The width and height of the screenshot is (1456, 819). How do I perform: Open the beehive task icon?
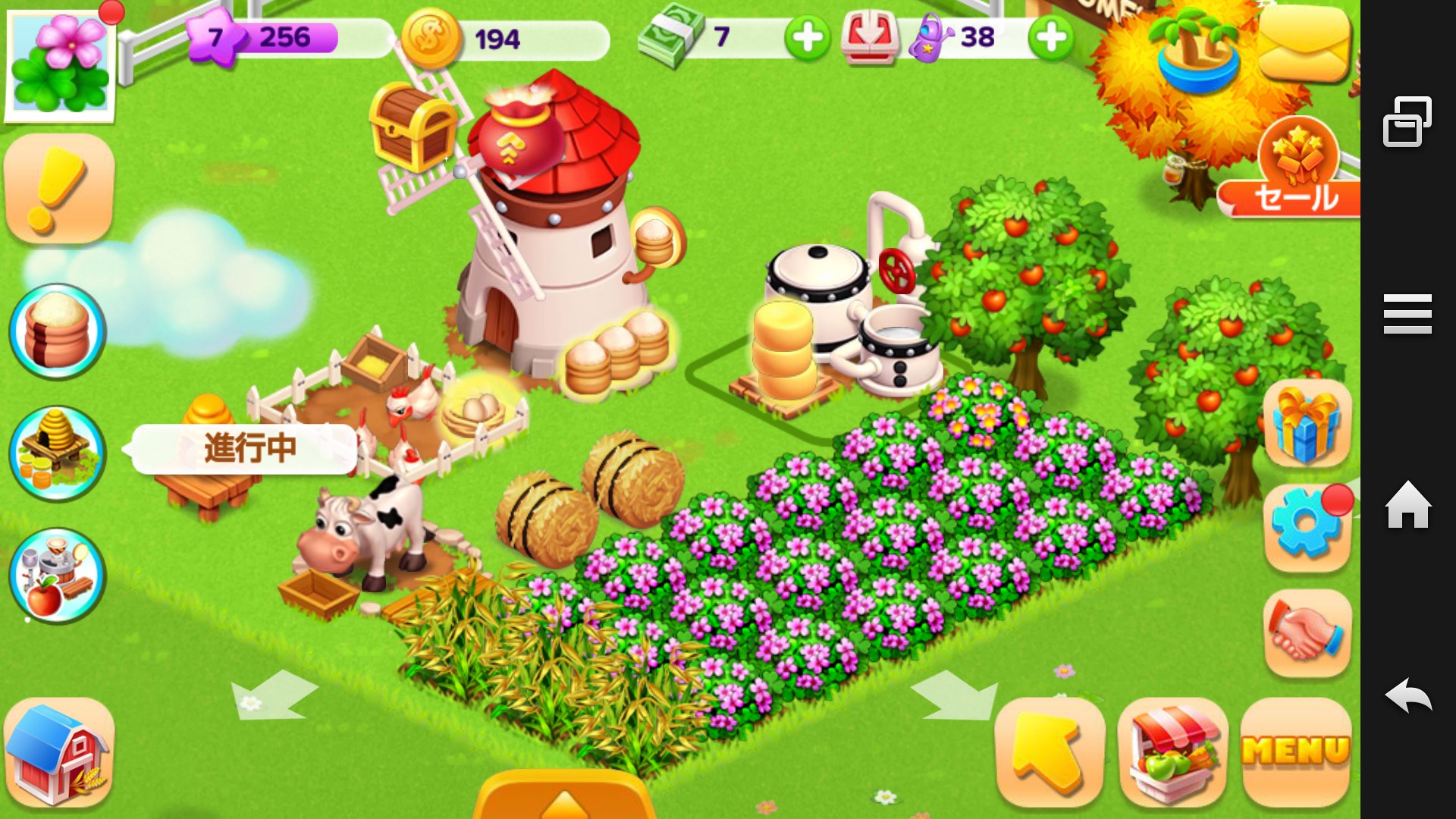click(x=58, y=453)
